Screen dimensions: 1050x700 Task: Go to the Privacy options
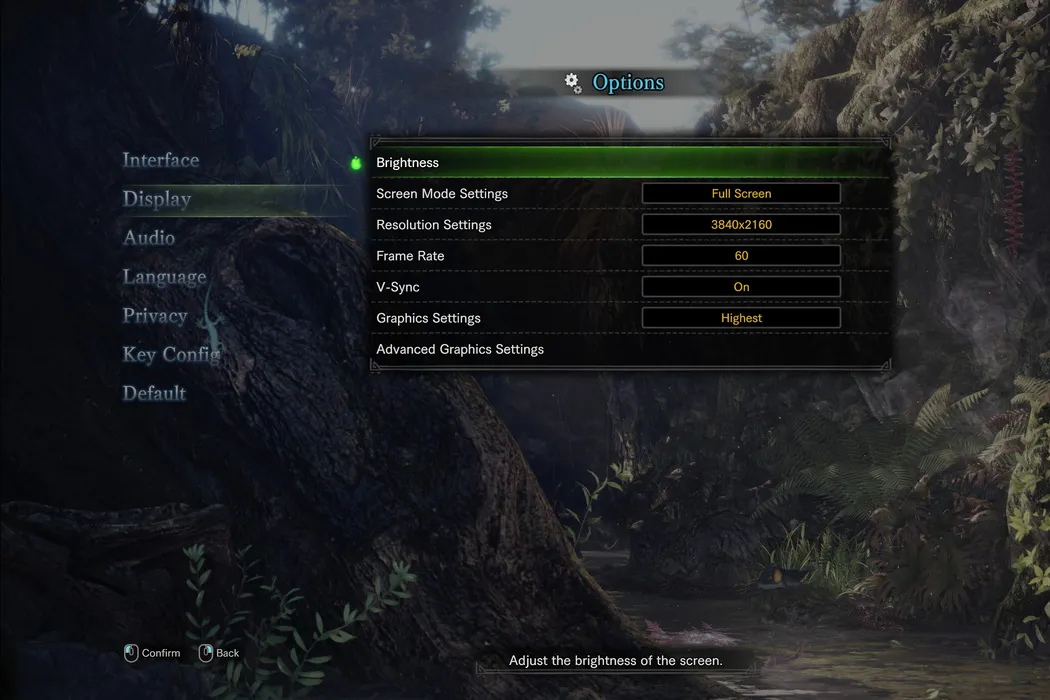point(155,316)
